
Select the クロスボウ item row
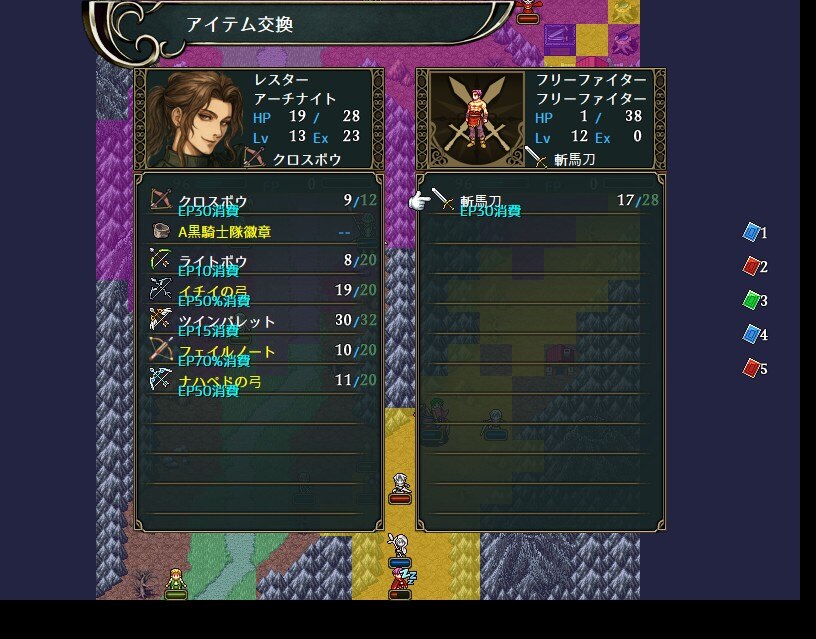[x=258, y=201]
